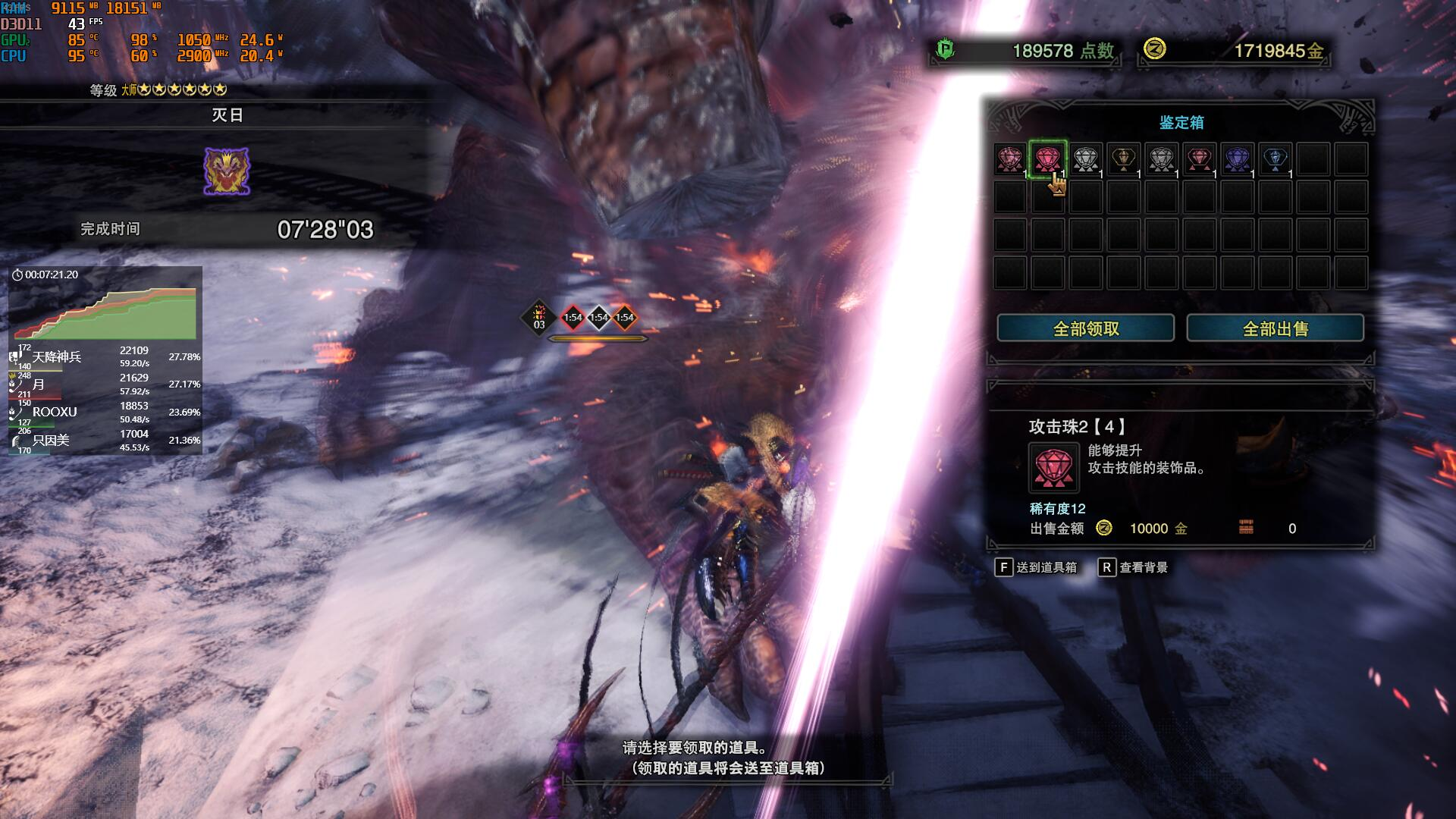The image size is (1456, 819).
Task: Choose the orange single-triangle jewel
Action: point(1123,159)
